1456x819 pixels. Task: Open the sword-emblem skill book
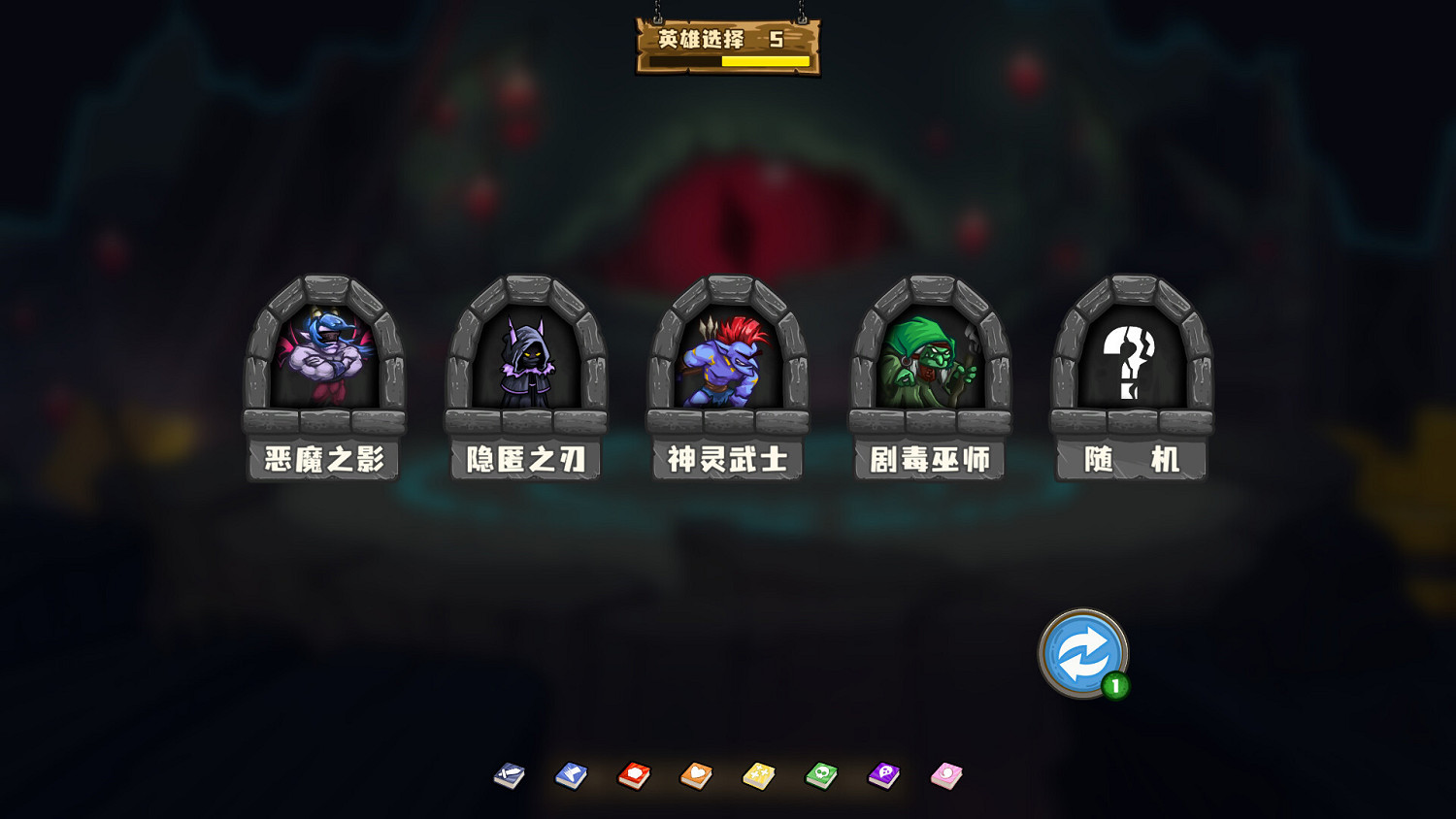(510, 775)
